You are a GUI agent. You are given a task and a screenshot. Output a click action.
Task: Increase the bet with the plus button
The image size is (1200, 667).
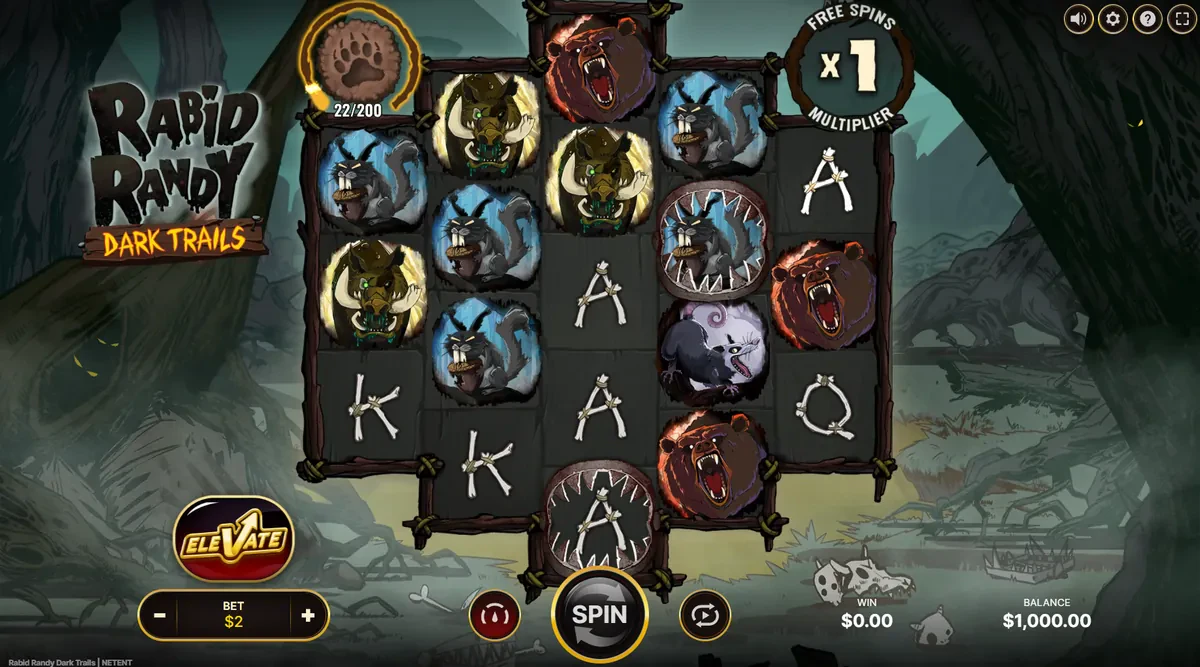pos(308,615)
